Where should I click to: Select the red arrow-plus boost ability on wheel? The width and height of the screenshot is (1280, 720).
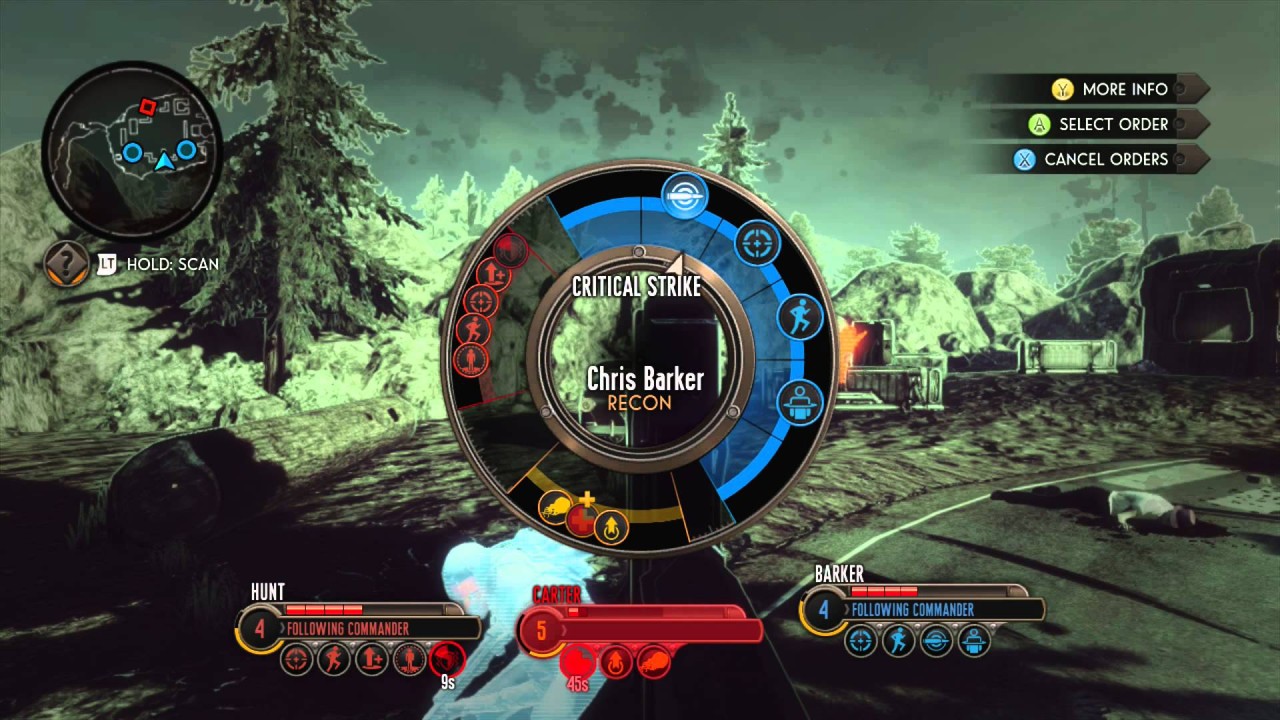pyautogui.click(x=492, y=272)
